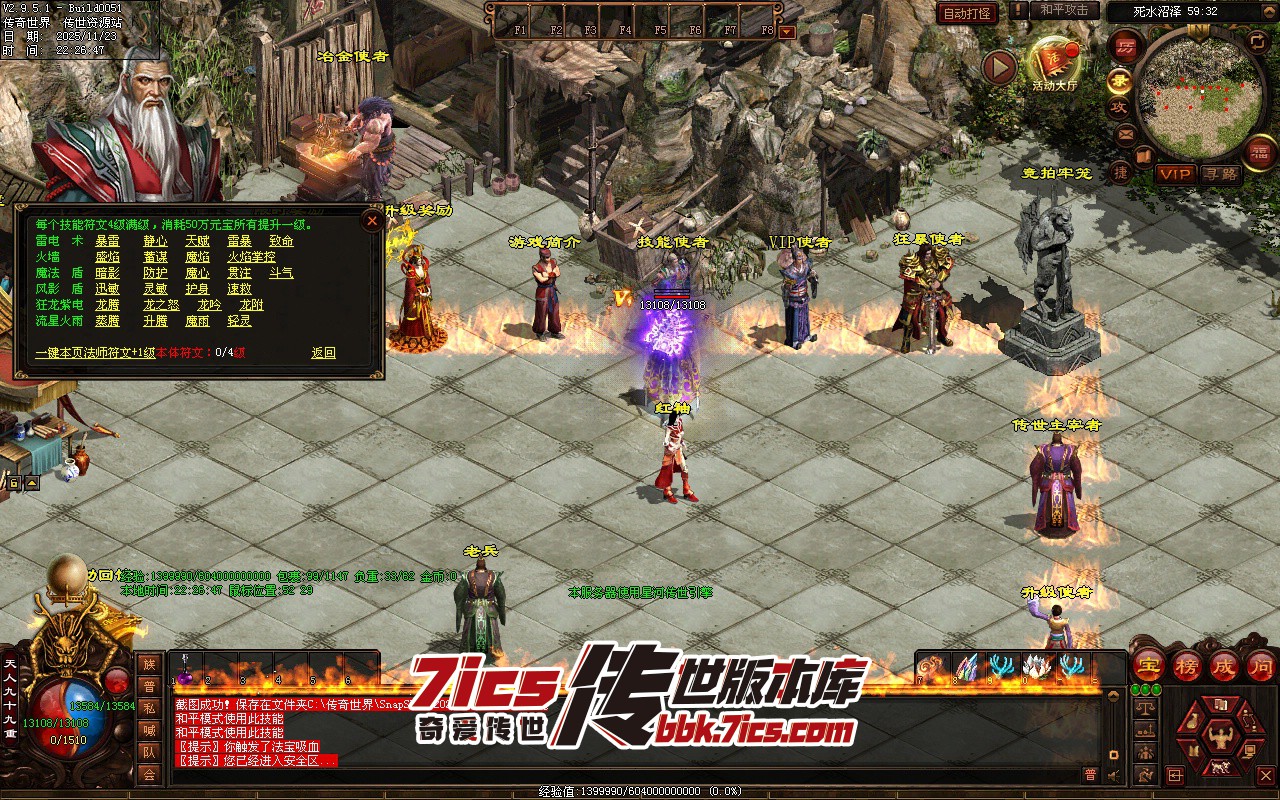This screenshot has width=1280, height=800.
Task: Click the 福 welfare button
Action: tap(1259, 151)
